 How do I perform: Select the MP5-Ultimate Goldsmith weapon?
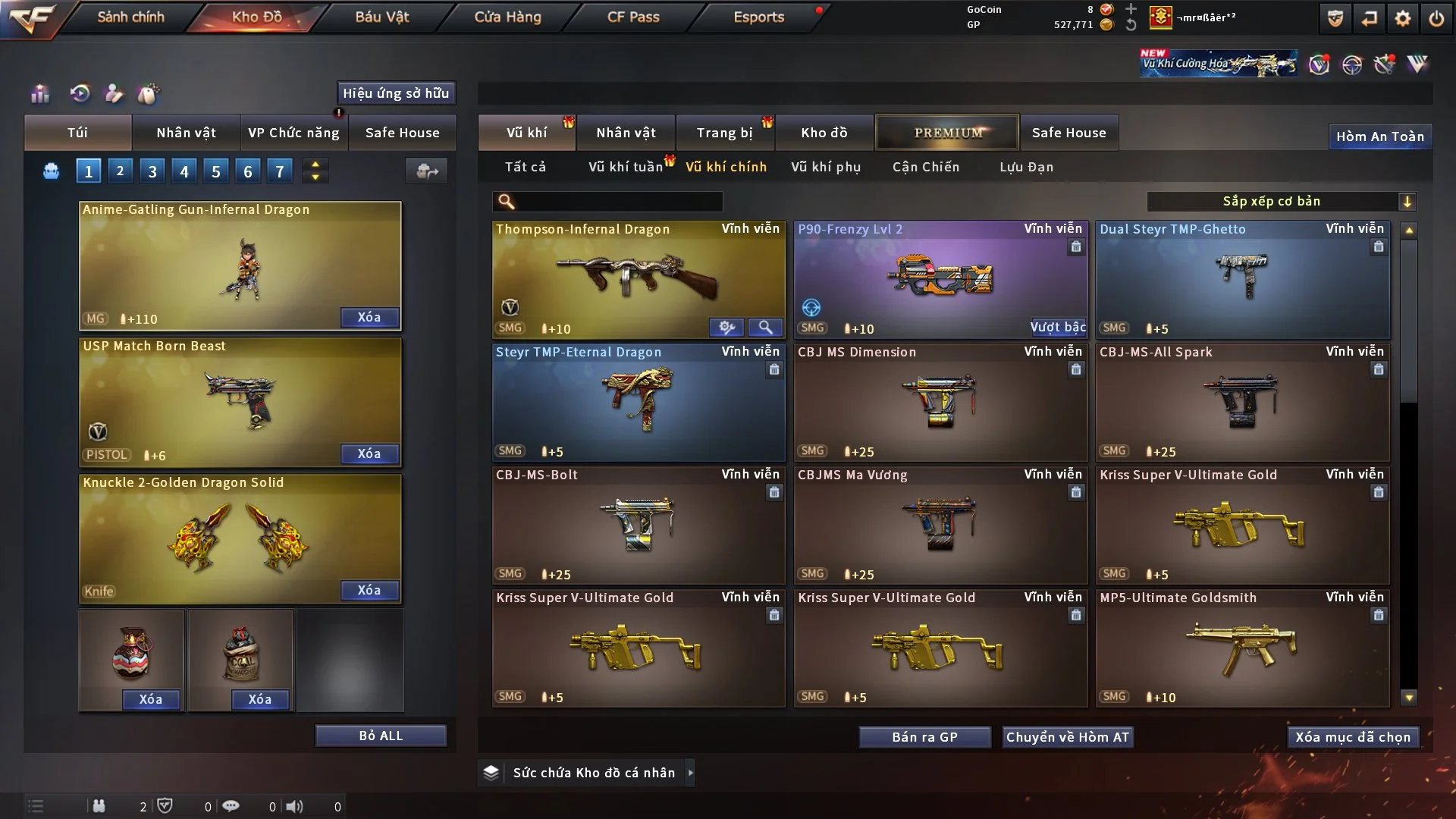(x=1242, y=648)
